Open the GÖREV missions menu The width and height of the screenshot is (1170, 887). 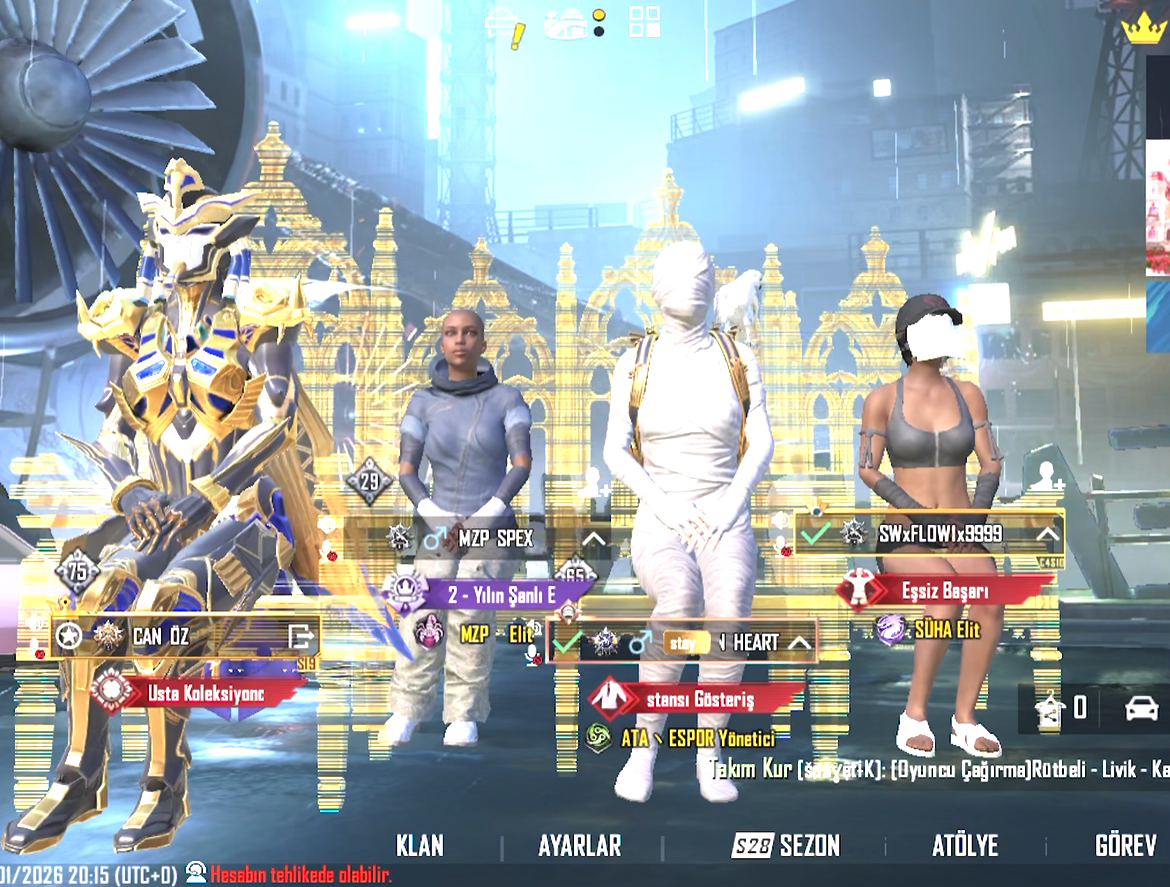[1125, 845]
